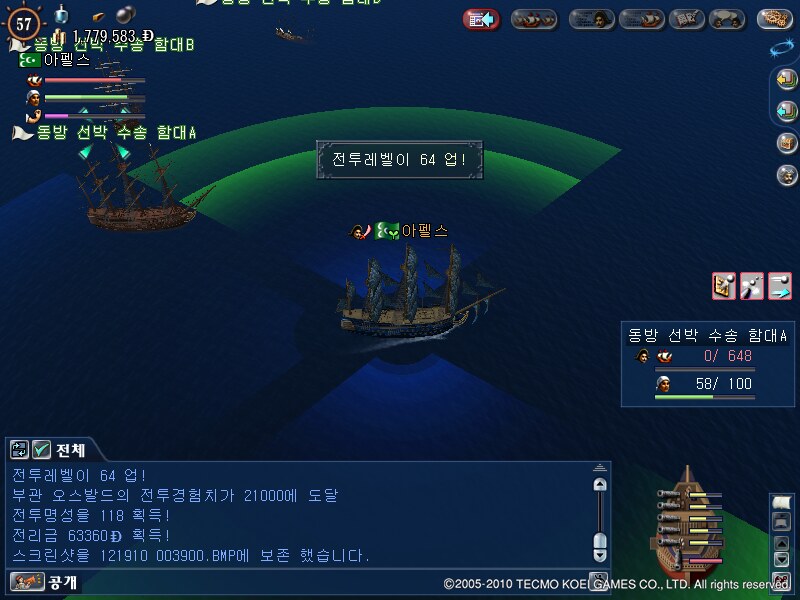Activate the scroll-and-quill action button
Screen dimensions: 800x600
tap(724, 286)
